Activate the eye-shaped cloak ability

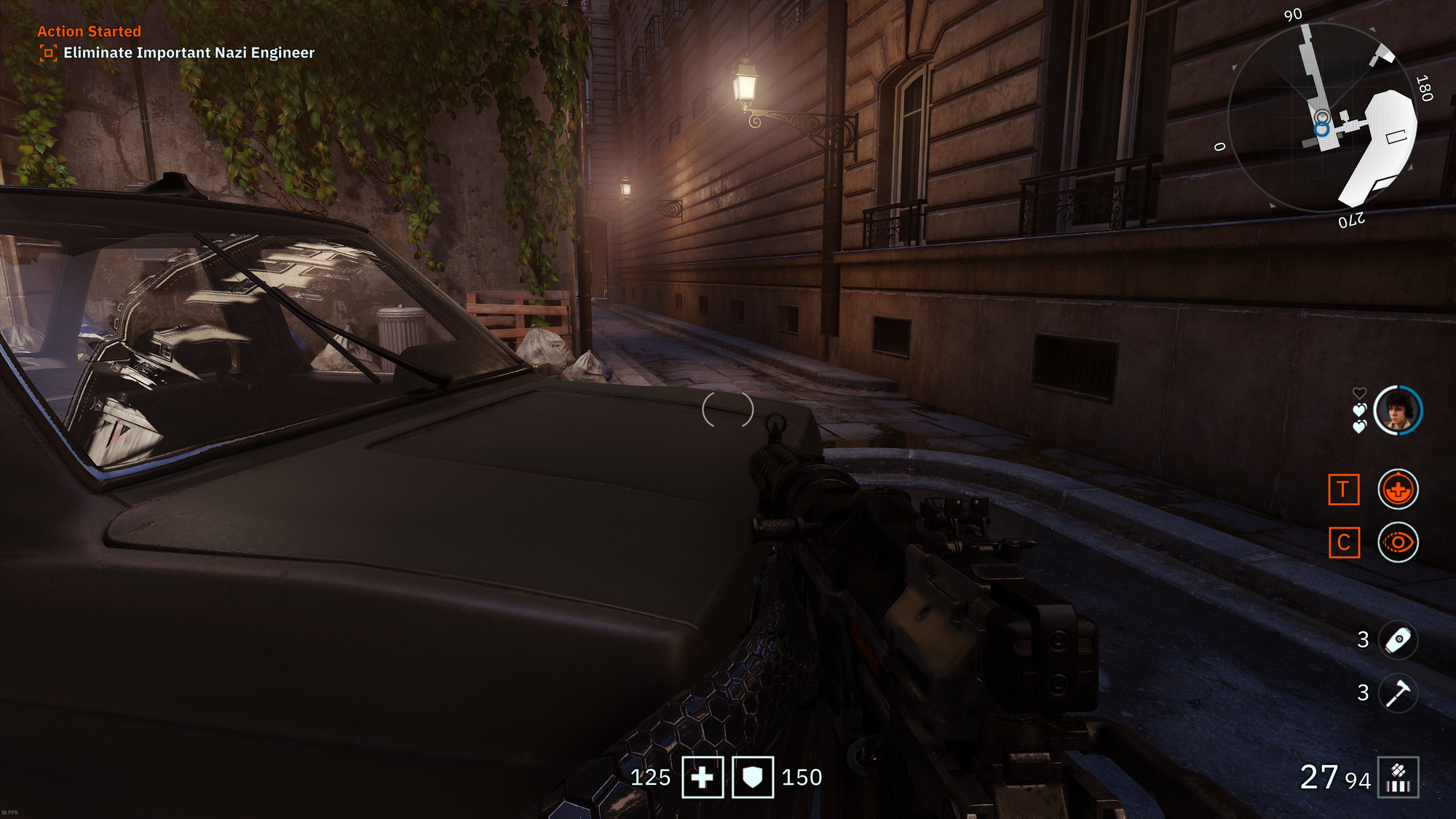[1398, 542]
